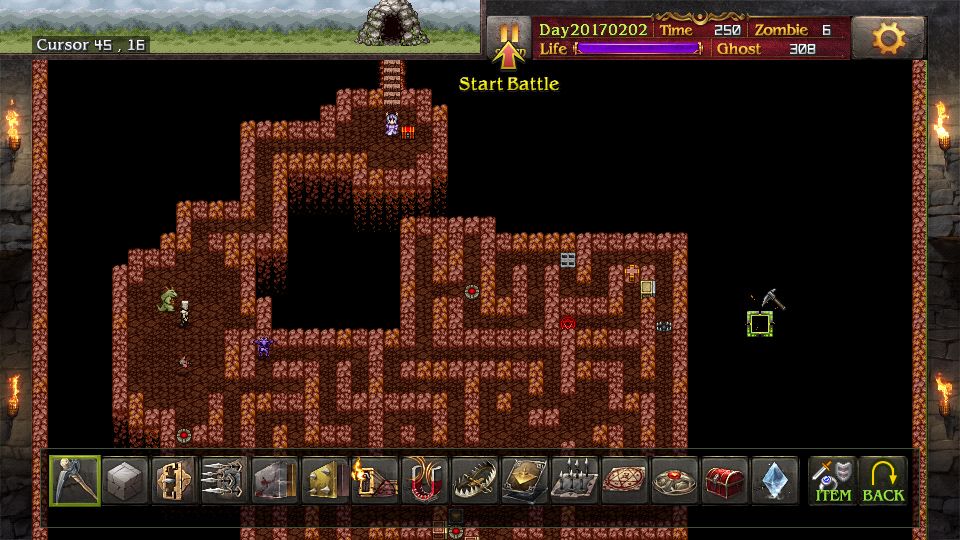Select the wooden gate trap

176,481
